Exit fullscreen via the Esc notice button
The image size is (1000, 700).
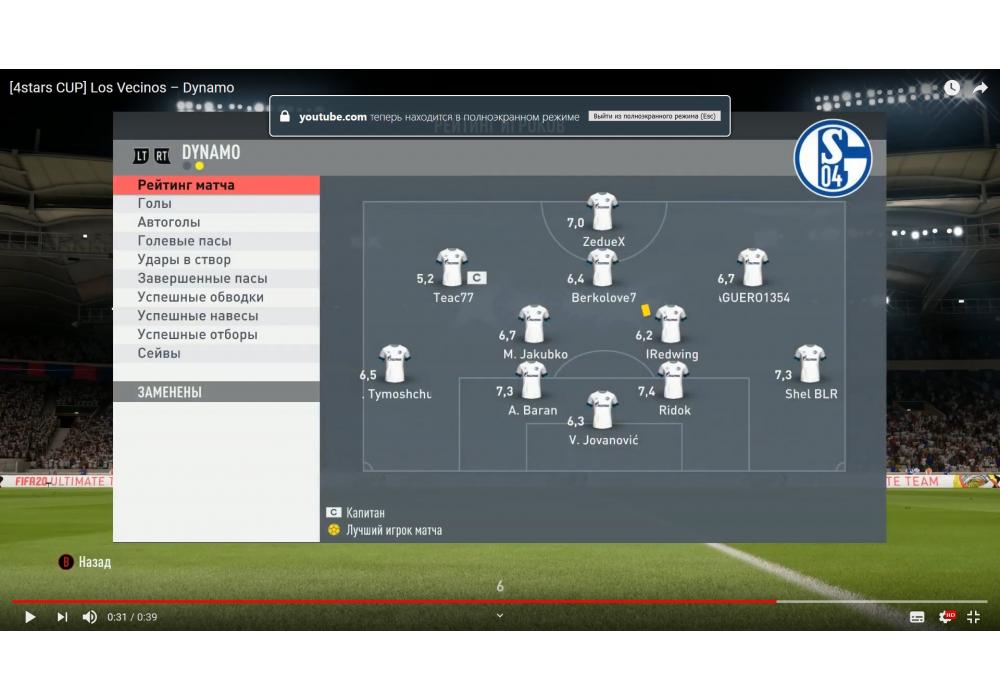tap(653, 117)
